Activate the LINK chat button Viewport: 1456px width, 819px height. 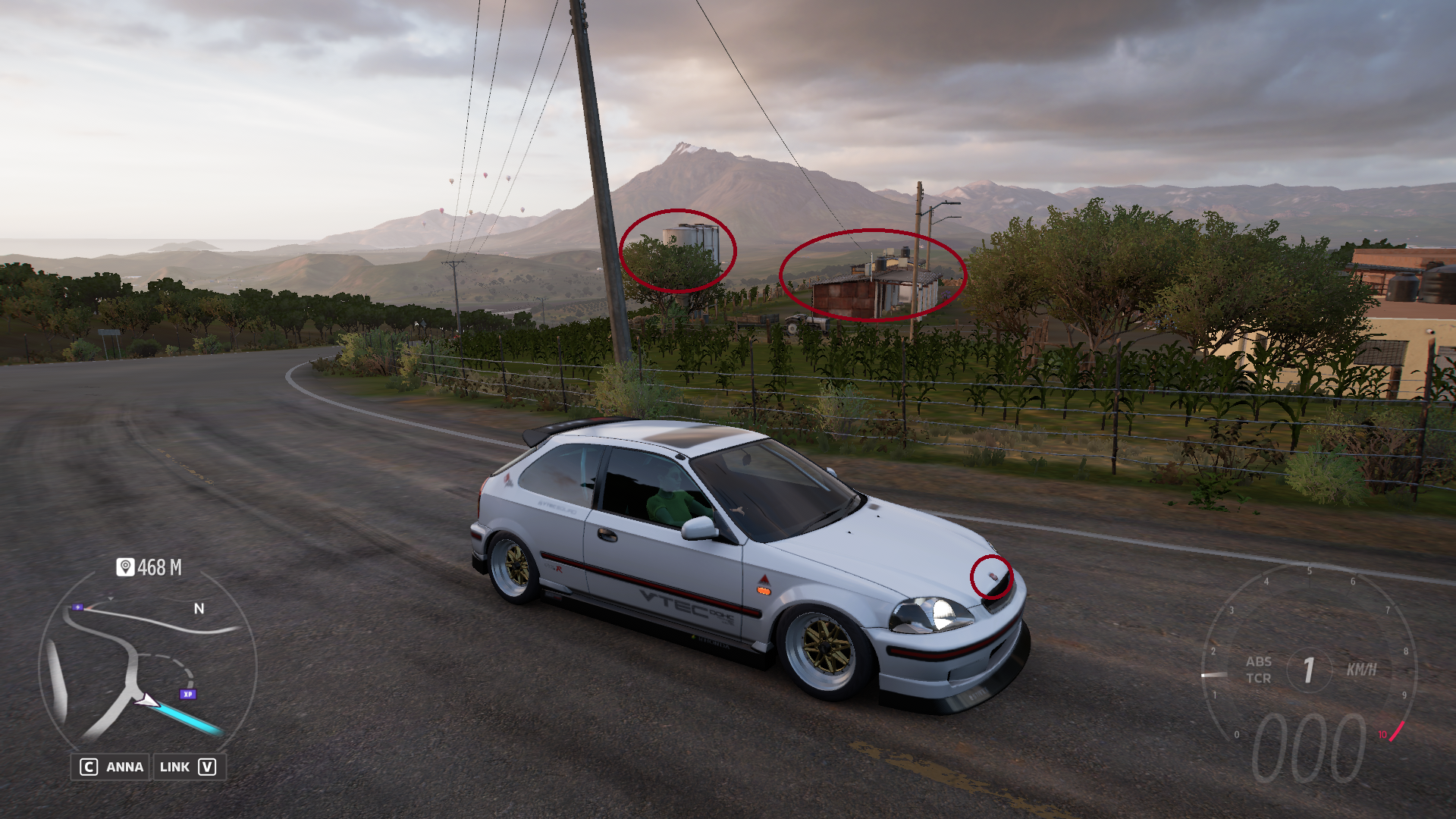(x=187, y=767)
